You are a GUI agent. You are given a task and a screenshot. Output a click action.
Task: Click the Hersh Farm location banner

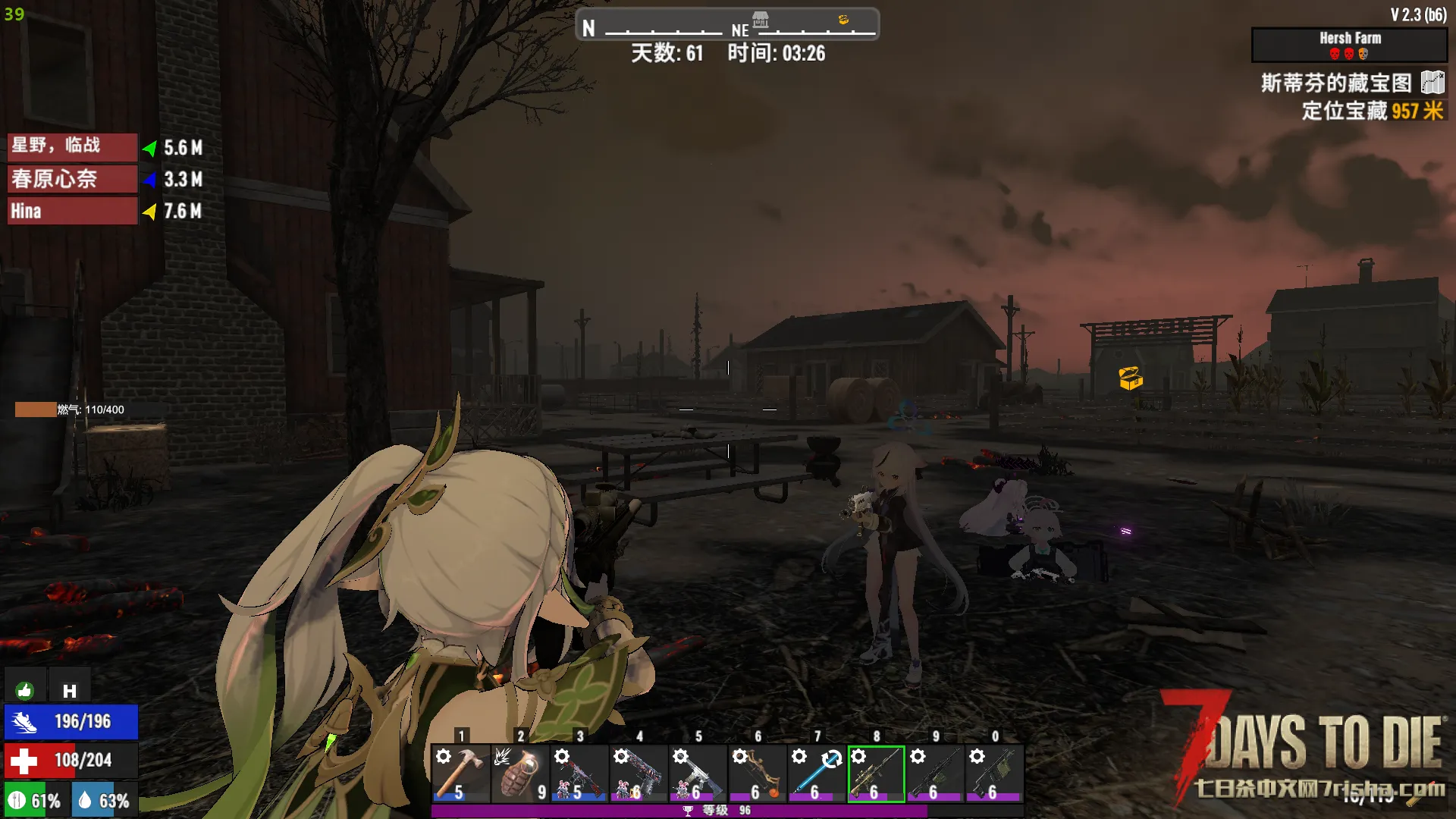click(x=1349, y=45)
